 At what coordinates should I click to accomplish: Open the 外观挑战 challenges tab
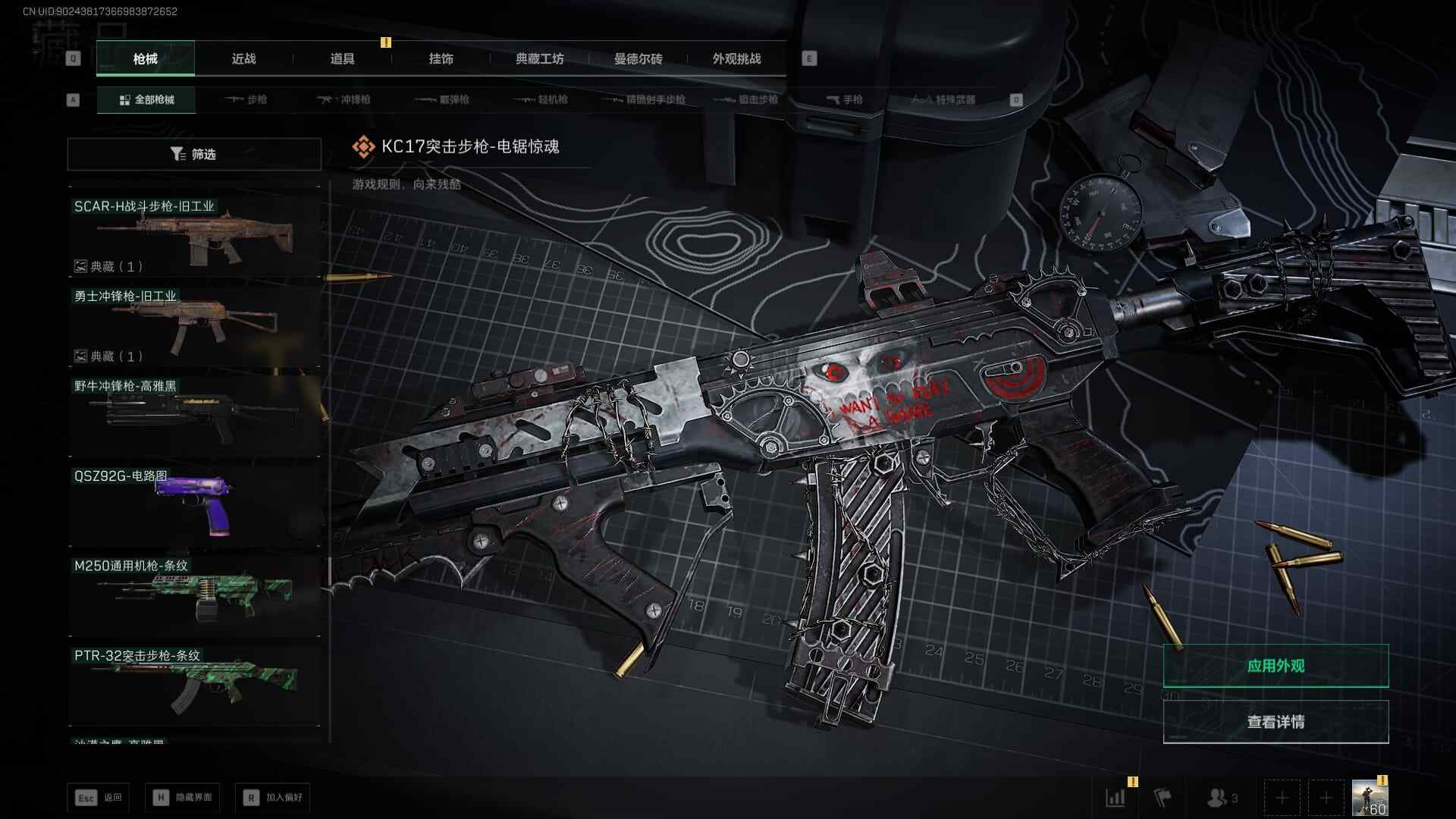pos(736,58)
